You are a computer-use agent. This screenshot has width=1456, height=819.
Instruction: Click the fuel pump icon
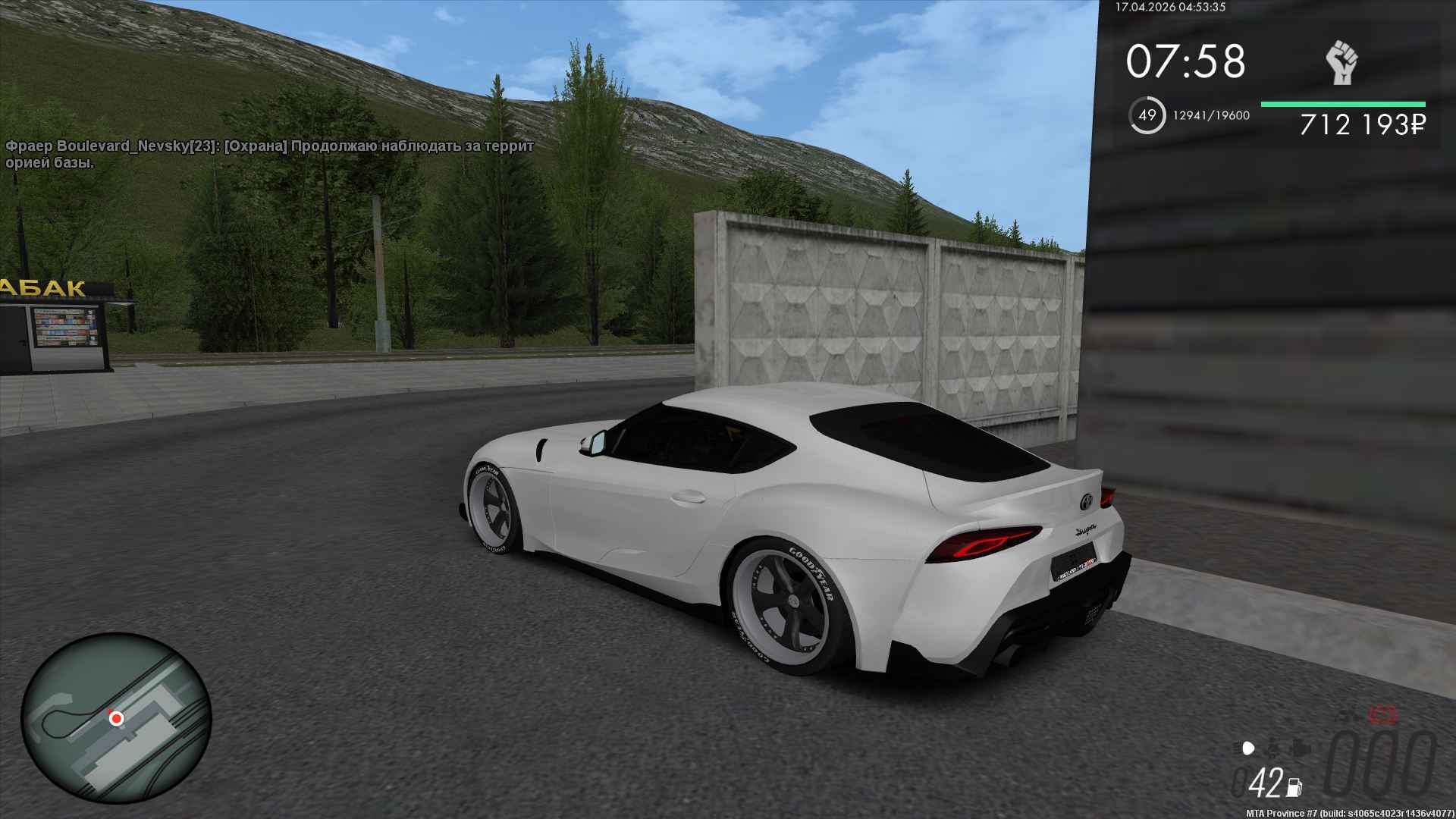[x=1294, y=786]
